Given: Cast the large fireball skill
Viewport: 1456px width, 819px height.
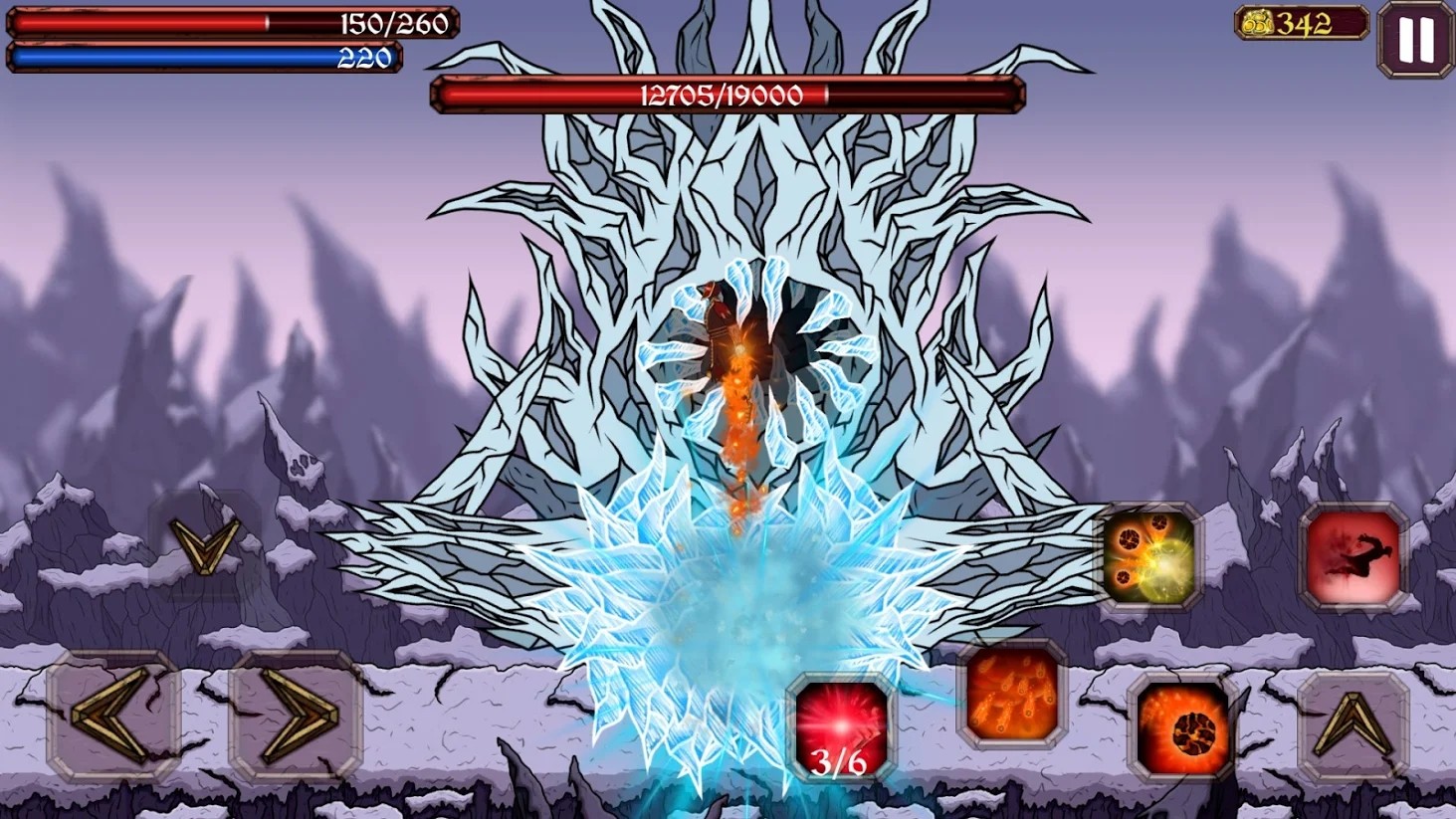Looking at the screenshot, I should point(1183,727).
